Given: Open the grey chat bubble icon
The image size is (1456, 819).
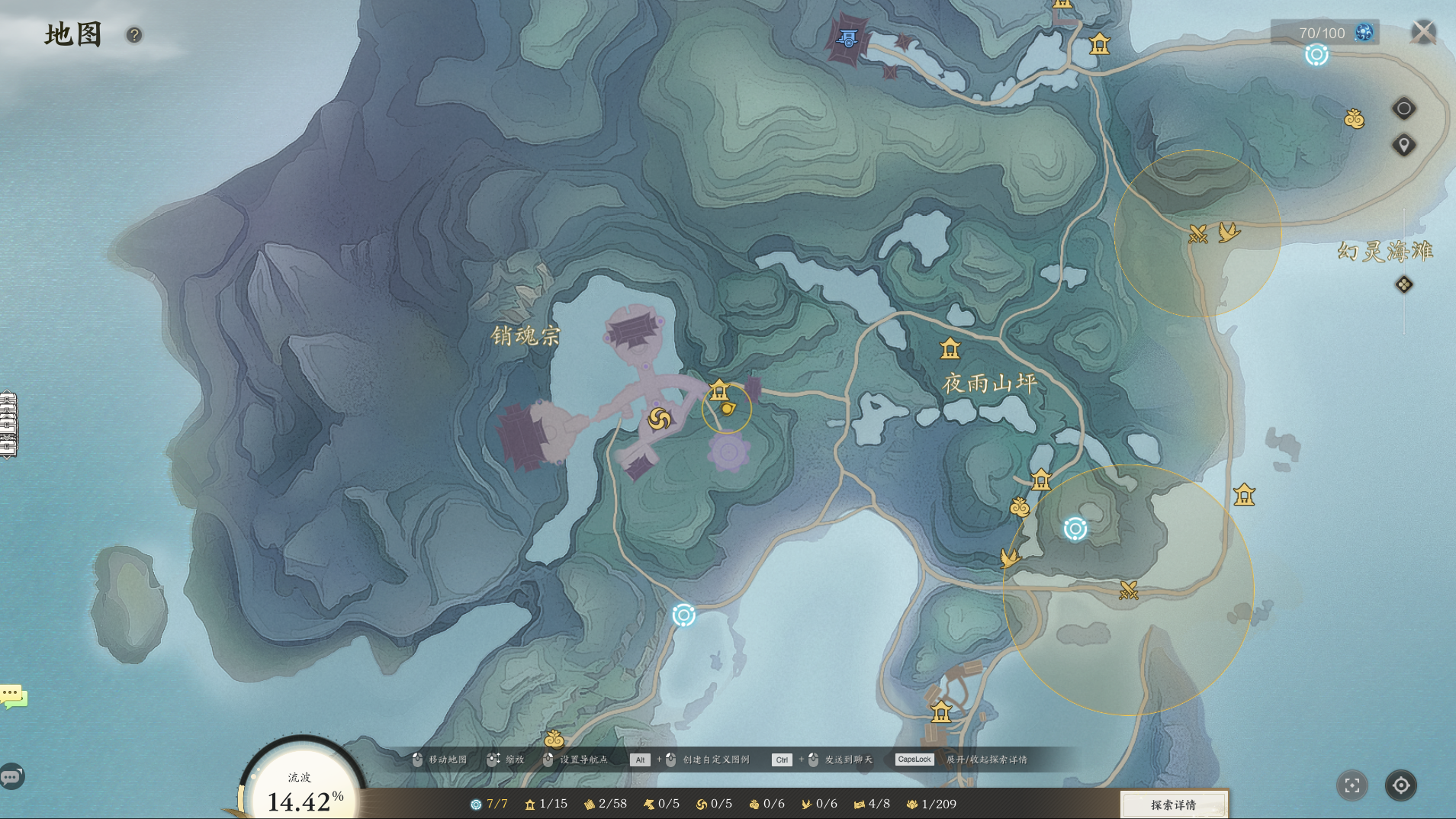Looking at the screenshot, I should pyautogui.click(x=11, y=777).
